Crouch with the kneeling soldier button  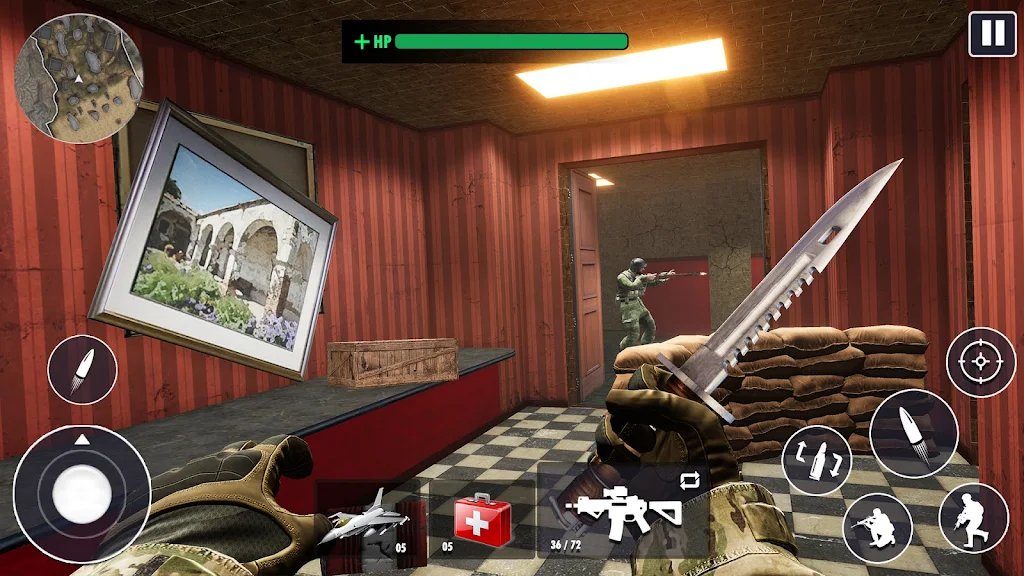[x=877, y=527]
